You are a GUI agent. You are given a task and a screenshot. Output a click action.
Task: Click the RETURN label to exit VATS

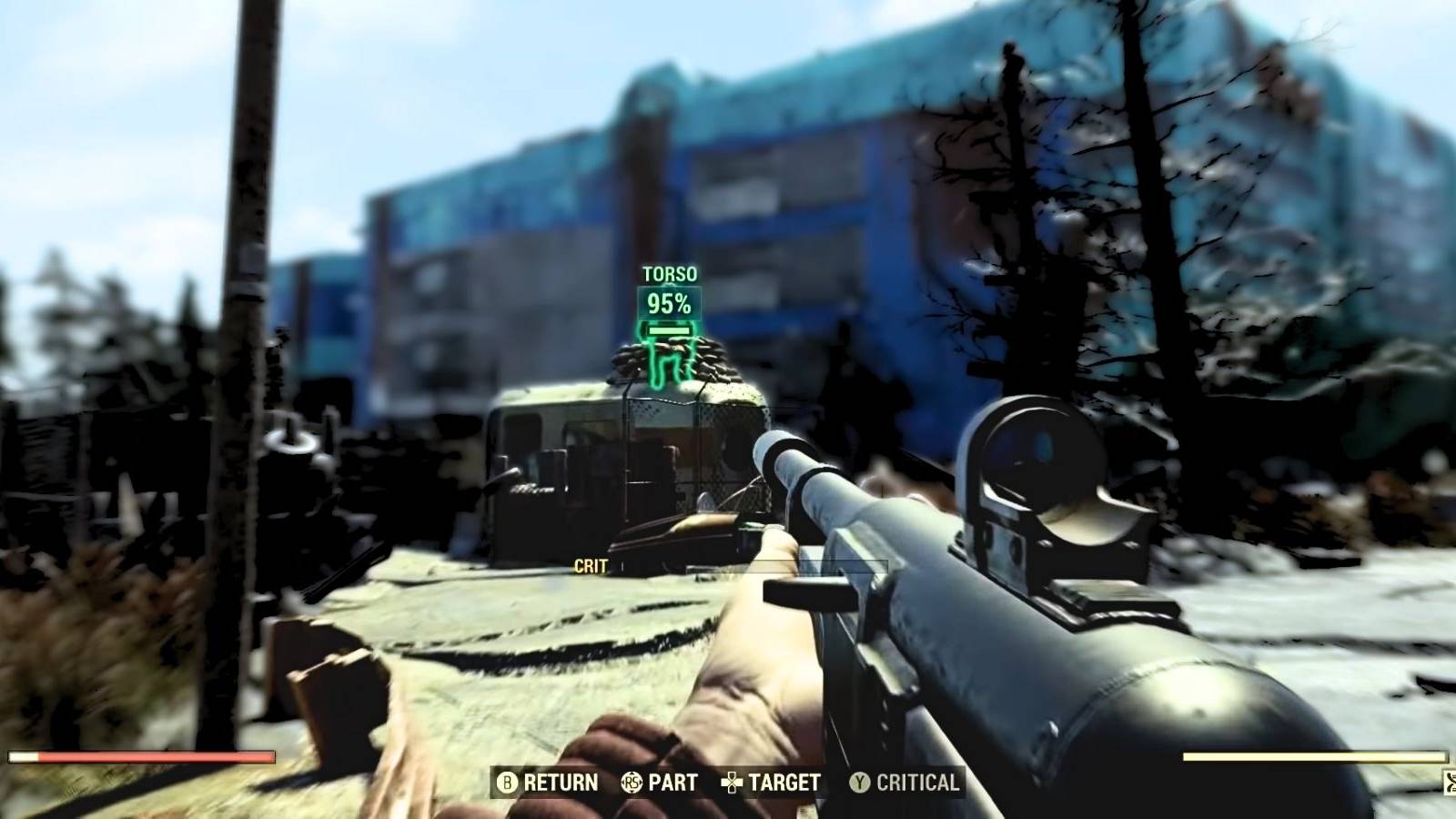coord(561,783)
